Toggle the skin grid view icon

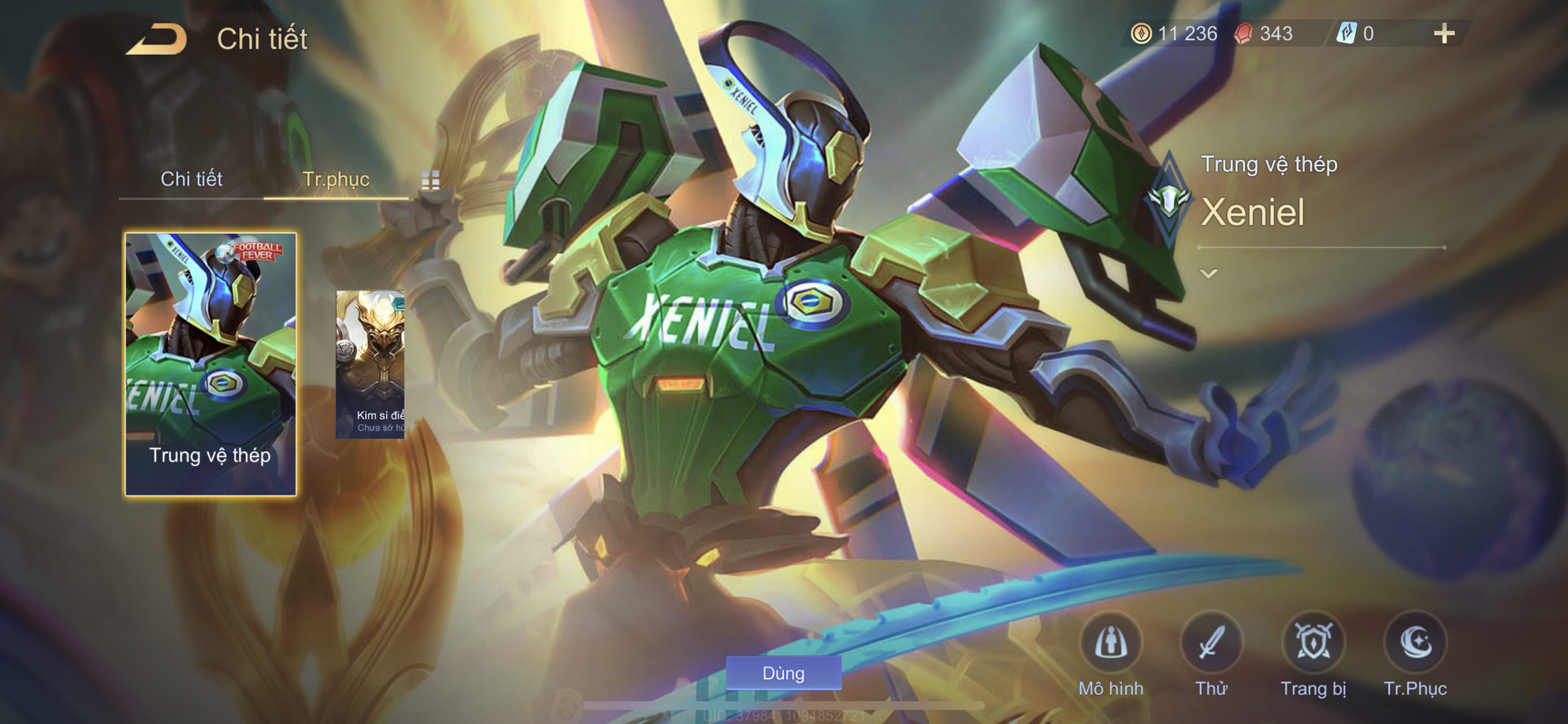(x=430, y=179)
